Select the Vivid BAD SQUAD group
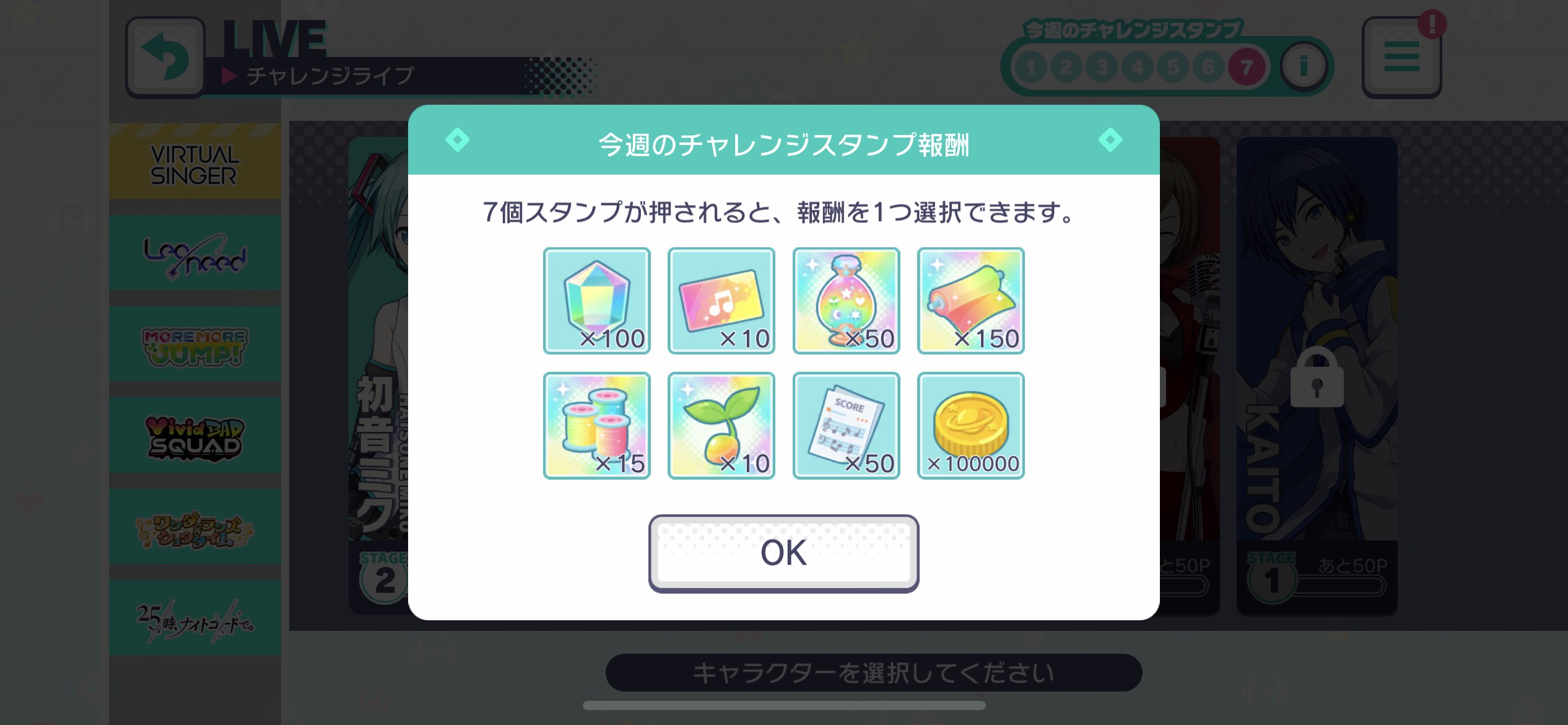The height and width of the screenshot is (725, 1568). point(194,434)
